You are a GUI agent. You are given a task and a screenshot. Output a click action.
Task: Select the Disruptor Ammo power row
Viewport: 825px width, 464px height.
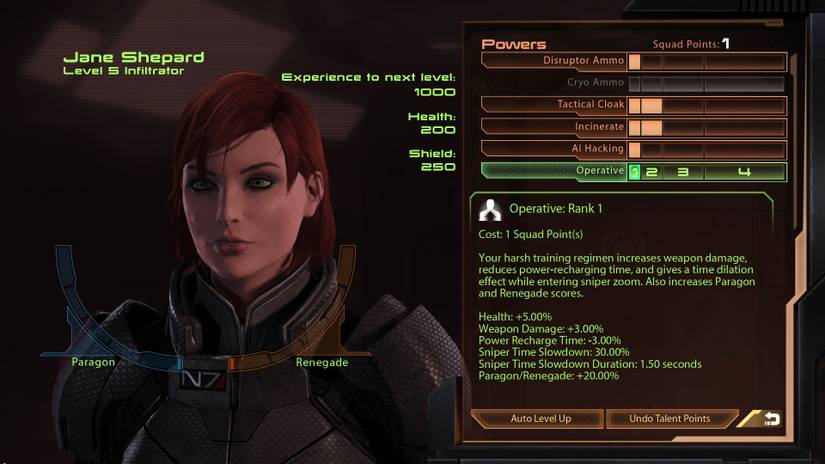[556, 61]
